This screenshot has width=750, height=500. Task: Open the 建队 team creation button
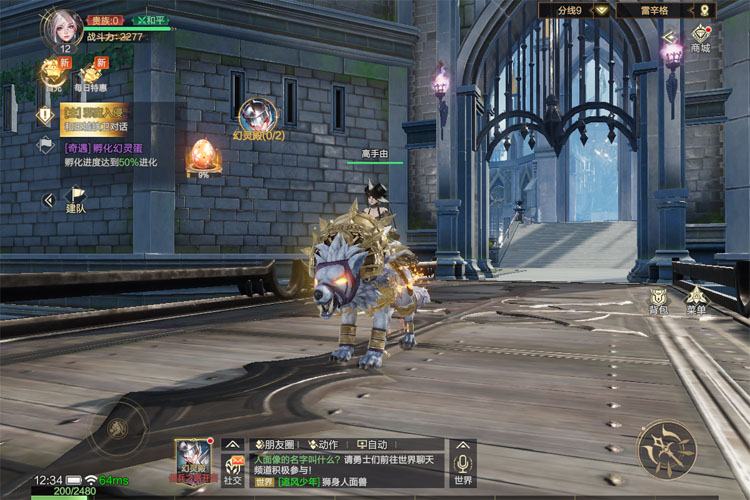point(76,200)
